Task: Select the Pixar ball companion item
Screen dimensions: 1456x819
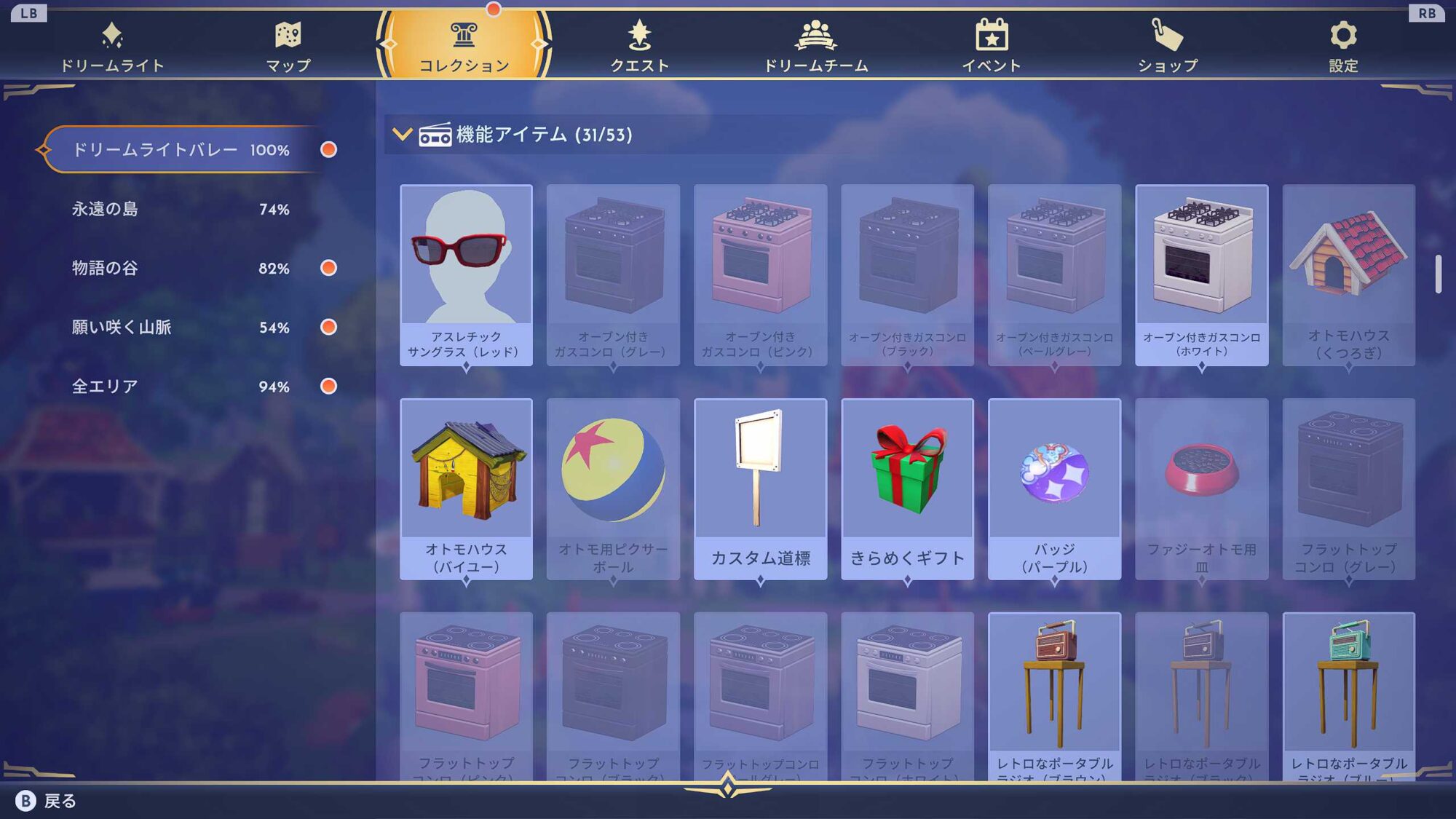Action: point(613,488)
